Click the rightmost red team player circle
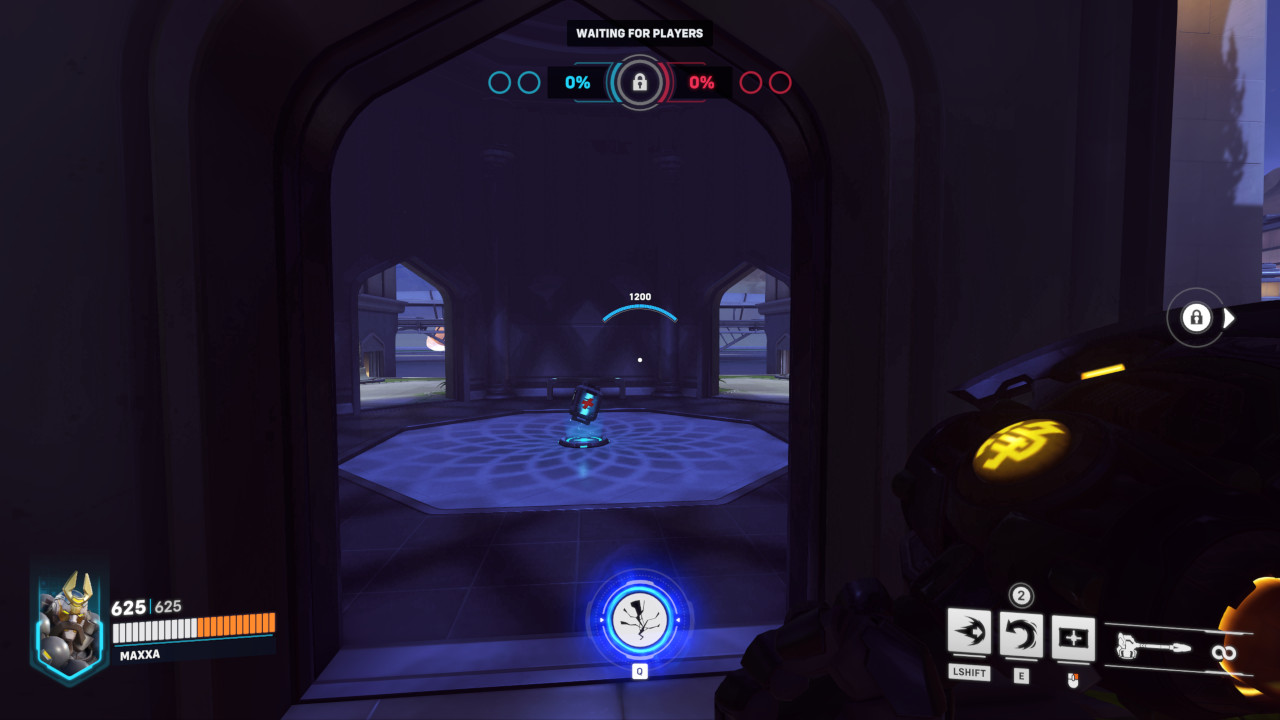This screenshot has height=720, width=1280. 781,83
